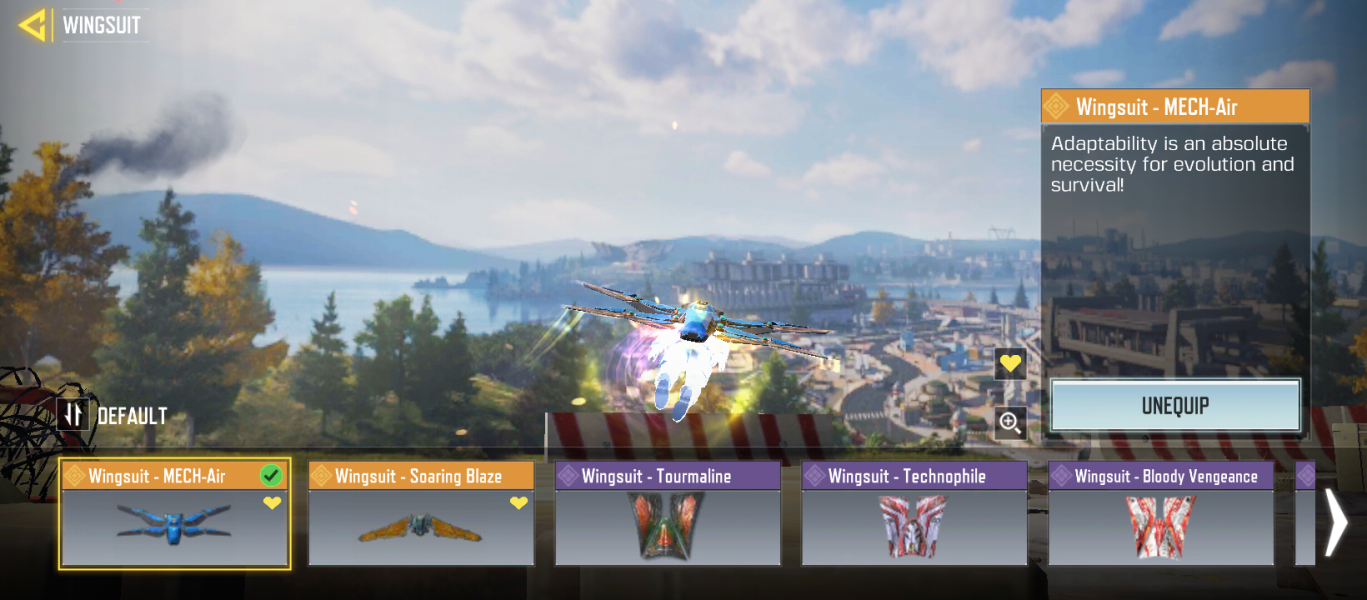Select the Wingsuit - Bloody Vengeance card
1367x600 pixels.
point(1160,514)
